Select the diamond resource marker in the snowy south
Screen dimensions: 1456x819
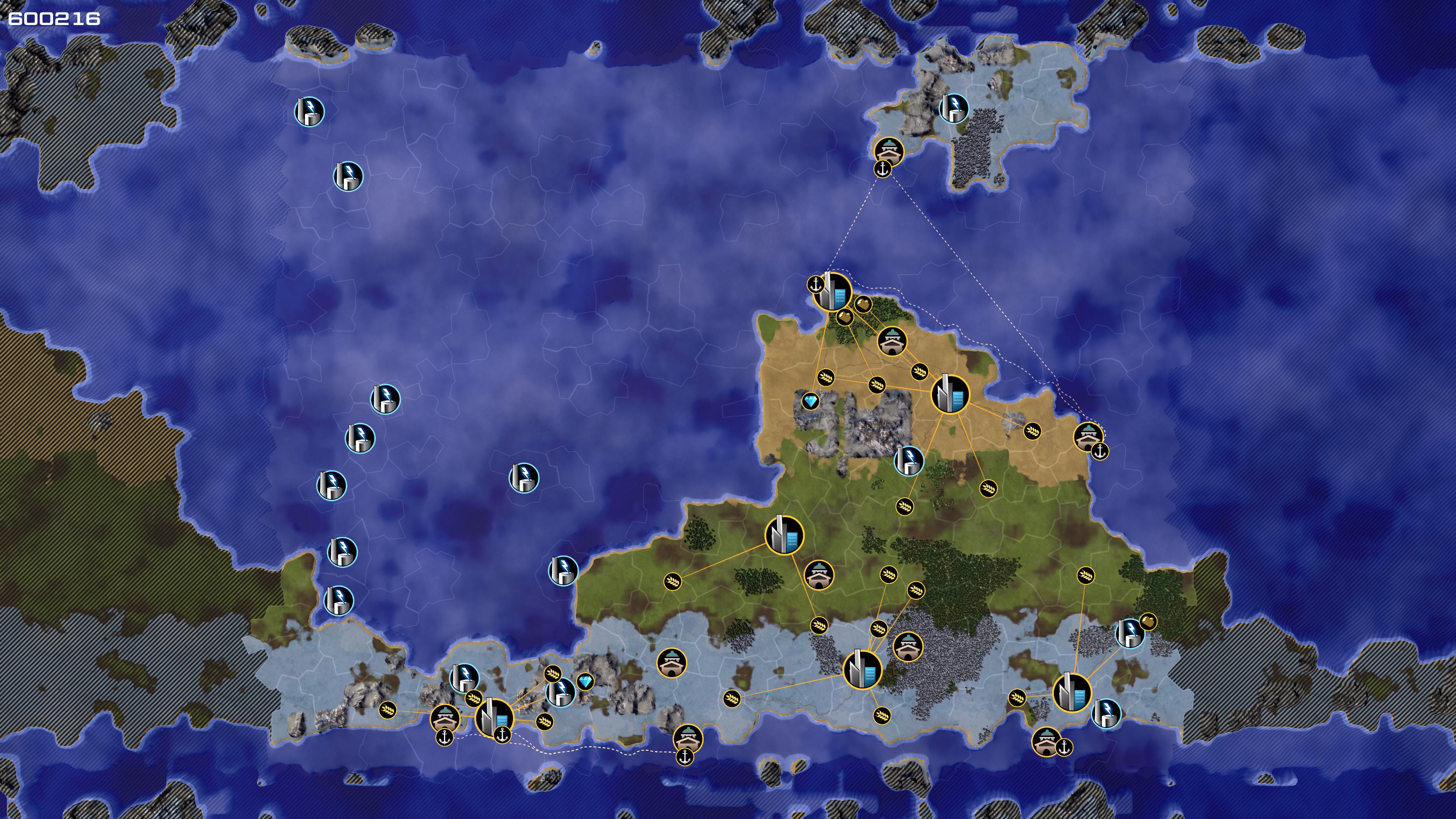click(585, 682)
